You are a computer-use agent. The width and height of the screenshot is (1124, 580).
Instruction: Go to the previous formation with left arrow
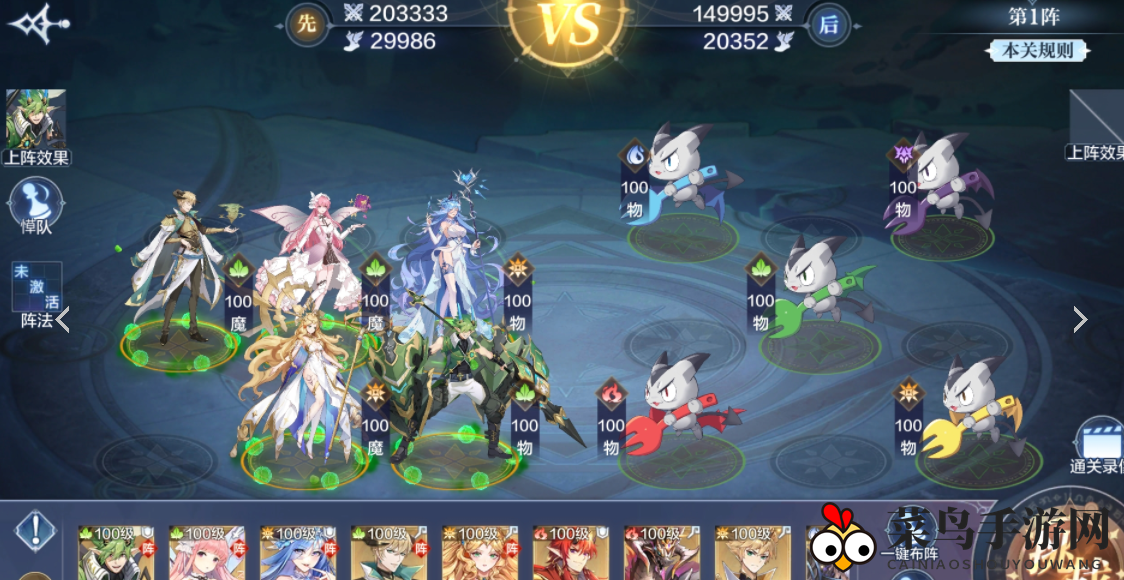click(63, 320)
